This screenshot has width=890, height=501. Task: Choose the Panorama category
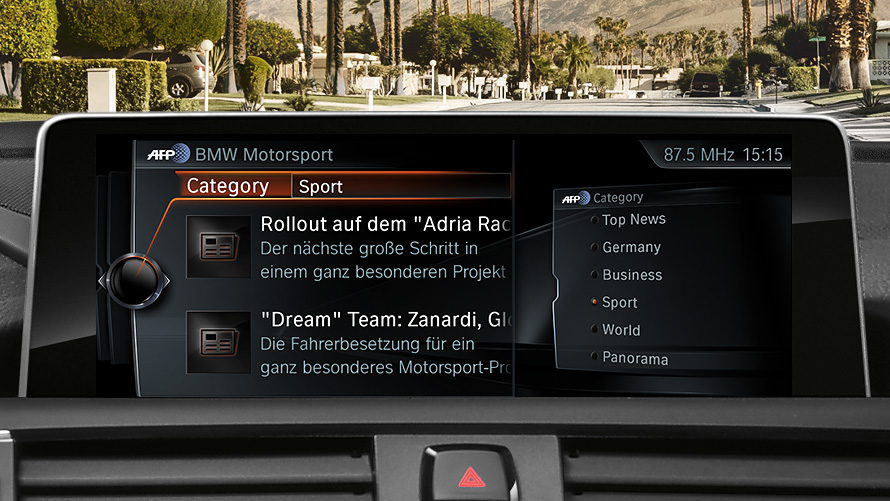coord(635,358)
